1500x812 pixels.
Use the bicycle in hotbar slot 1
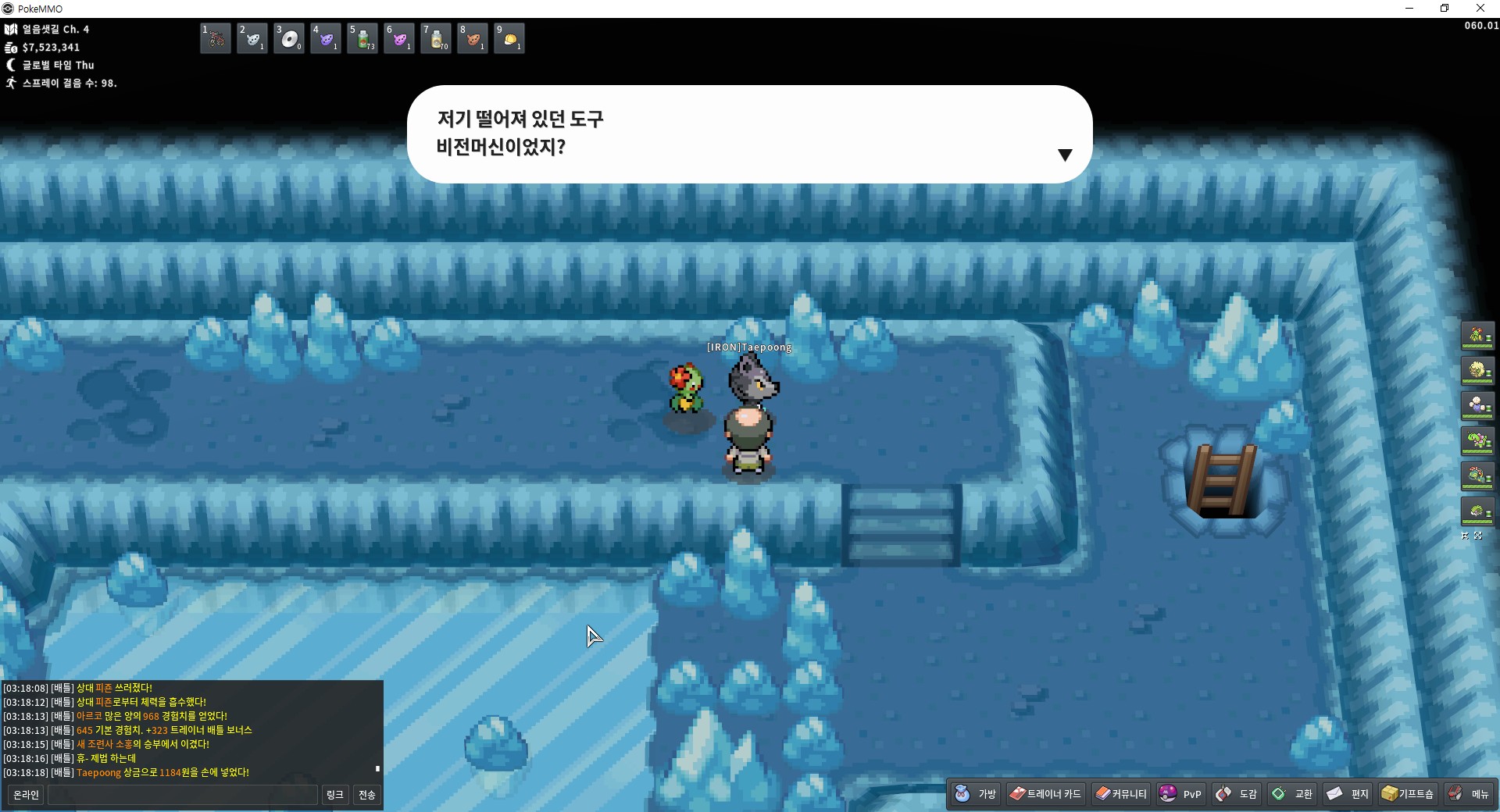tap(216, 38)
